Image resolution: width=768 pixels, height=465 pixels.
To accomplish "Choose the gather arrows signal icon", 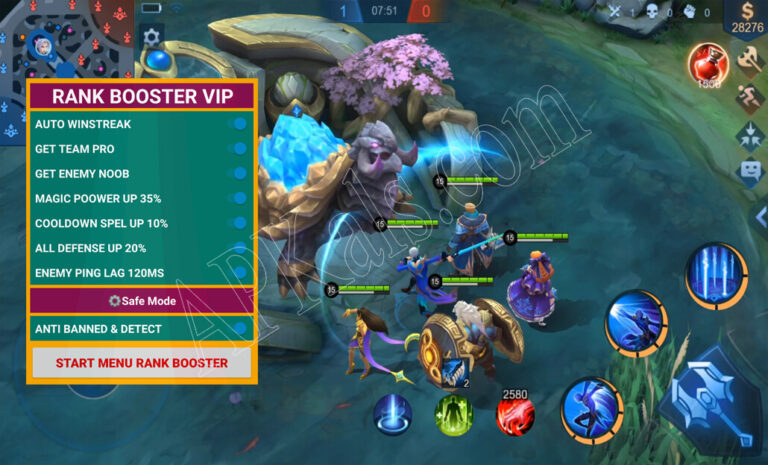I will point(749,135).
